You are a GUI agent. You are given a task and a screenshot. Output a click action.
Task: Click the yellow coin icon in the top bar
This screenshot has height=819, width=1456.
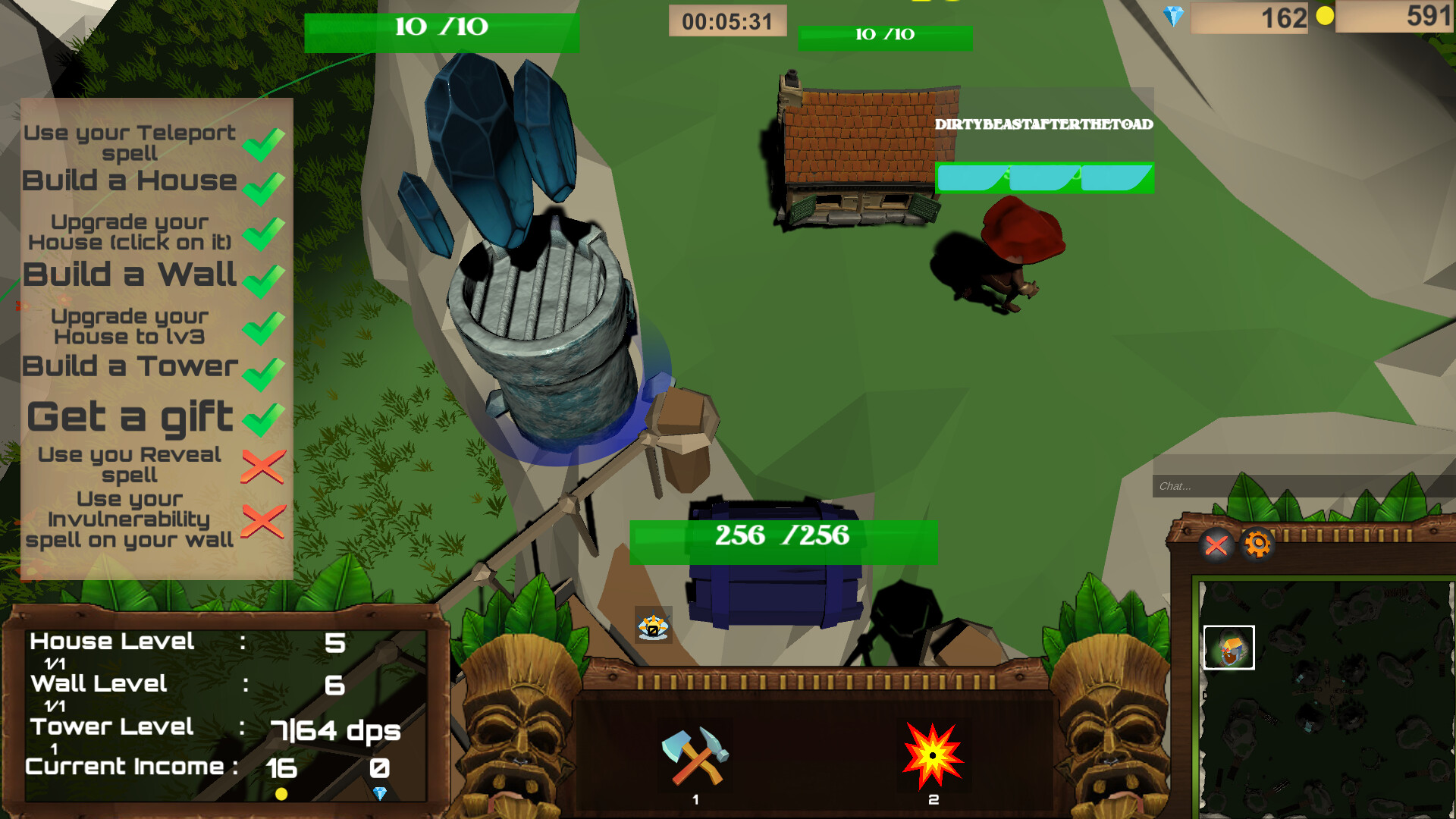coord(1326,15)
